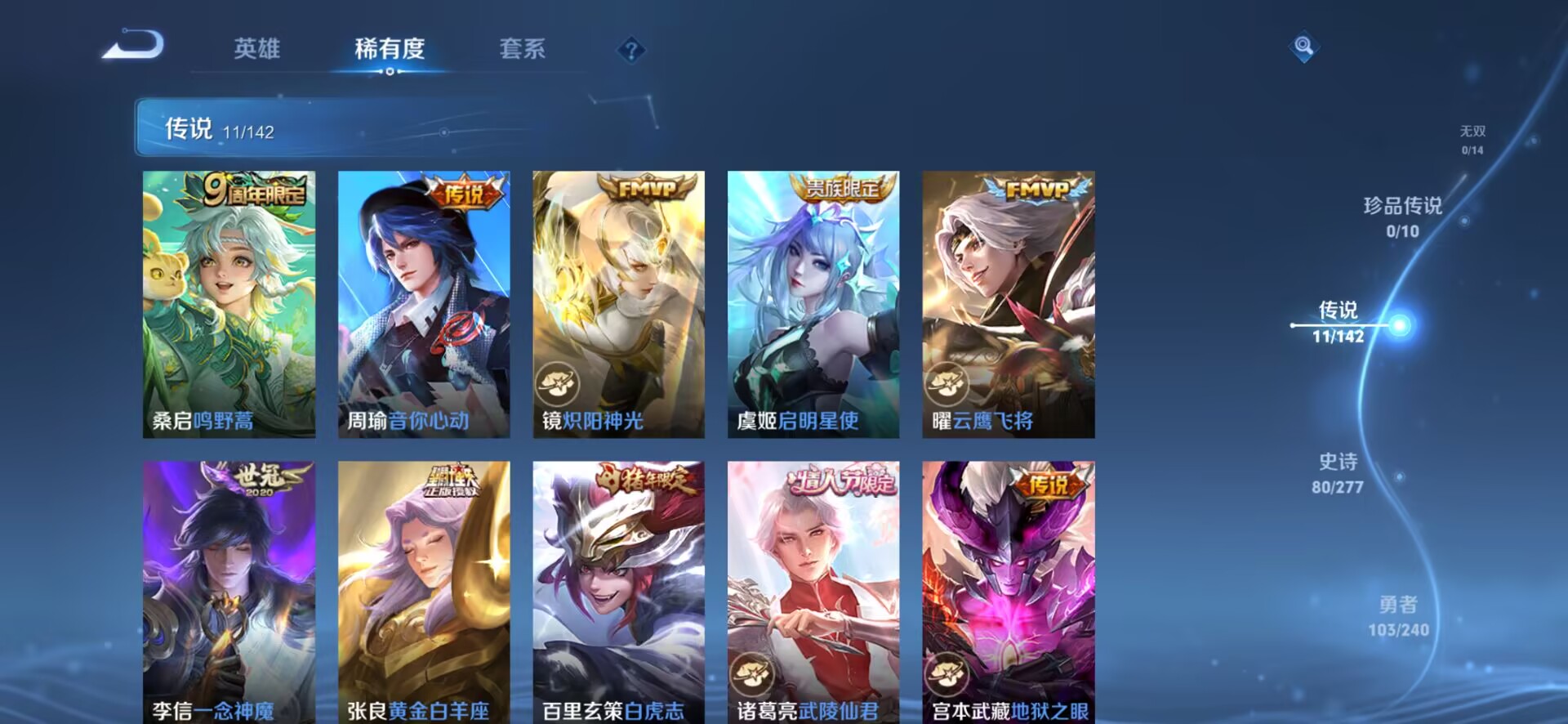Open the 桑启鸣野蒿 skin thumbnail
Image resolution: width=1568 pixels, height=724 pixels.
[x=229, y=302]
